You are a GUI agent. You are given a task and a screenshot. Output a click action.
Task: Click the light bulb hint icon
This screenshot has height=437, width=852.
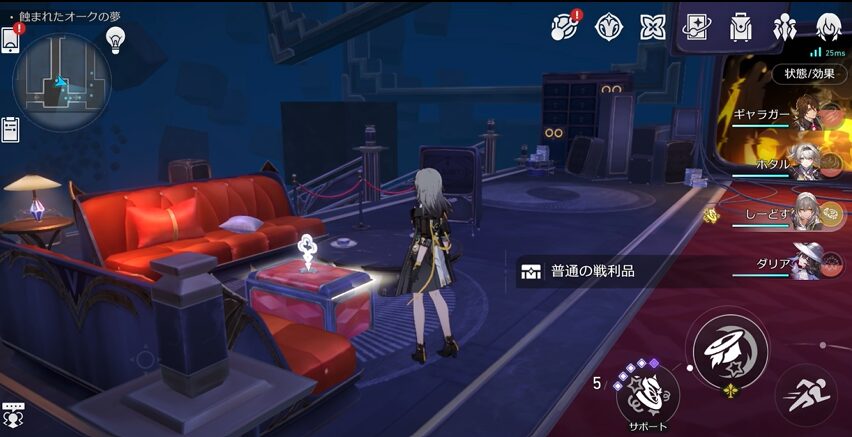click(115, 39)
